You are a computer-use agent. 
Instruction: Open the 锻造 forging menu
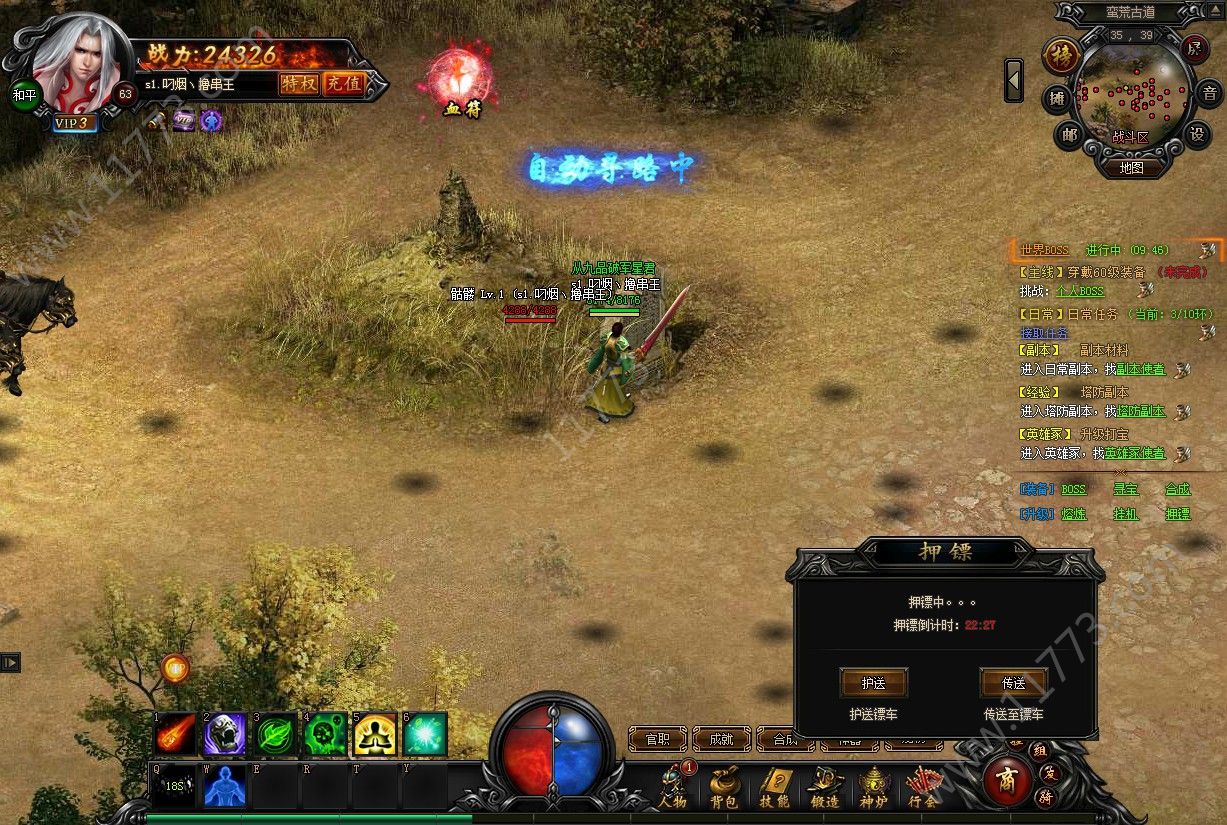click(825, 787)
